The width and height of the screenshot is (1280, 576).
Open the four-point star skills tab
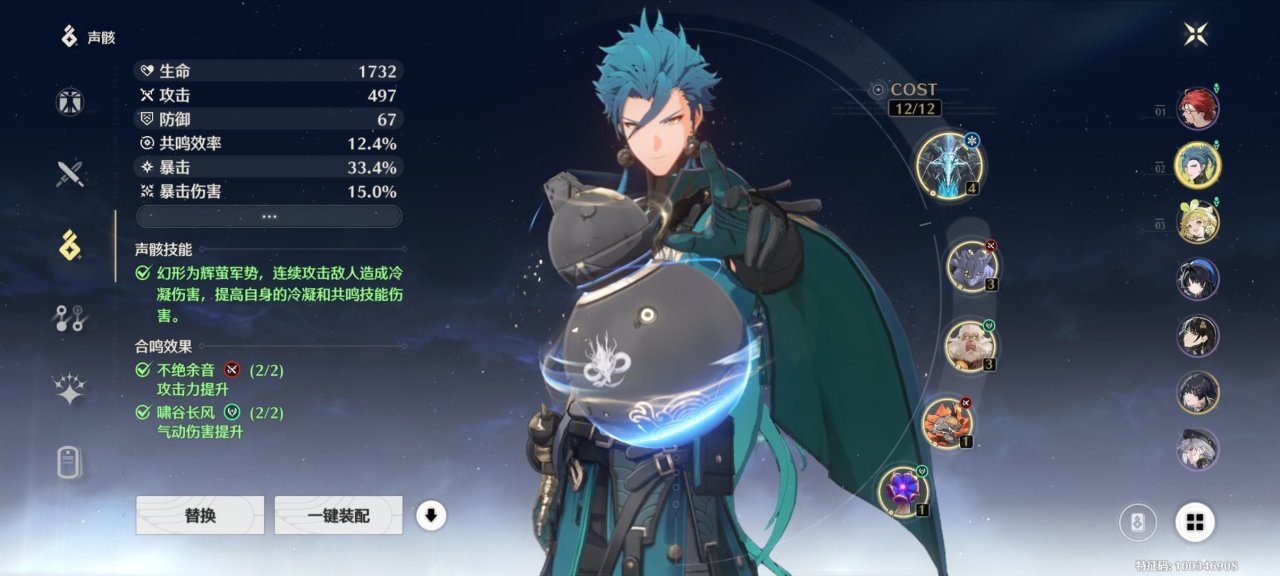(70, 391)
